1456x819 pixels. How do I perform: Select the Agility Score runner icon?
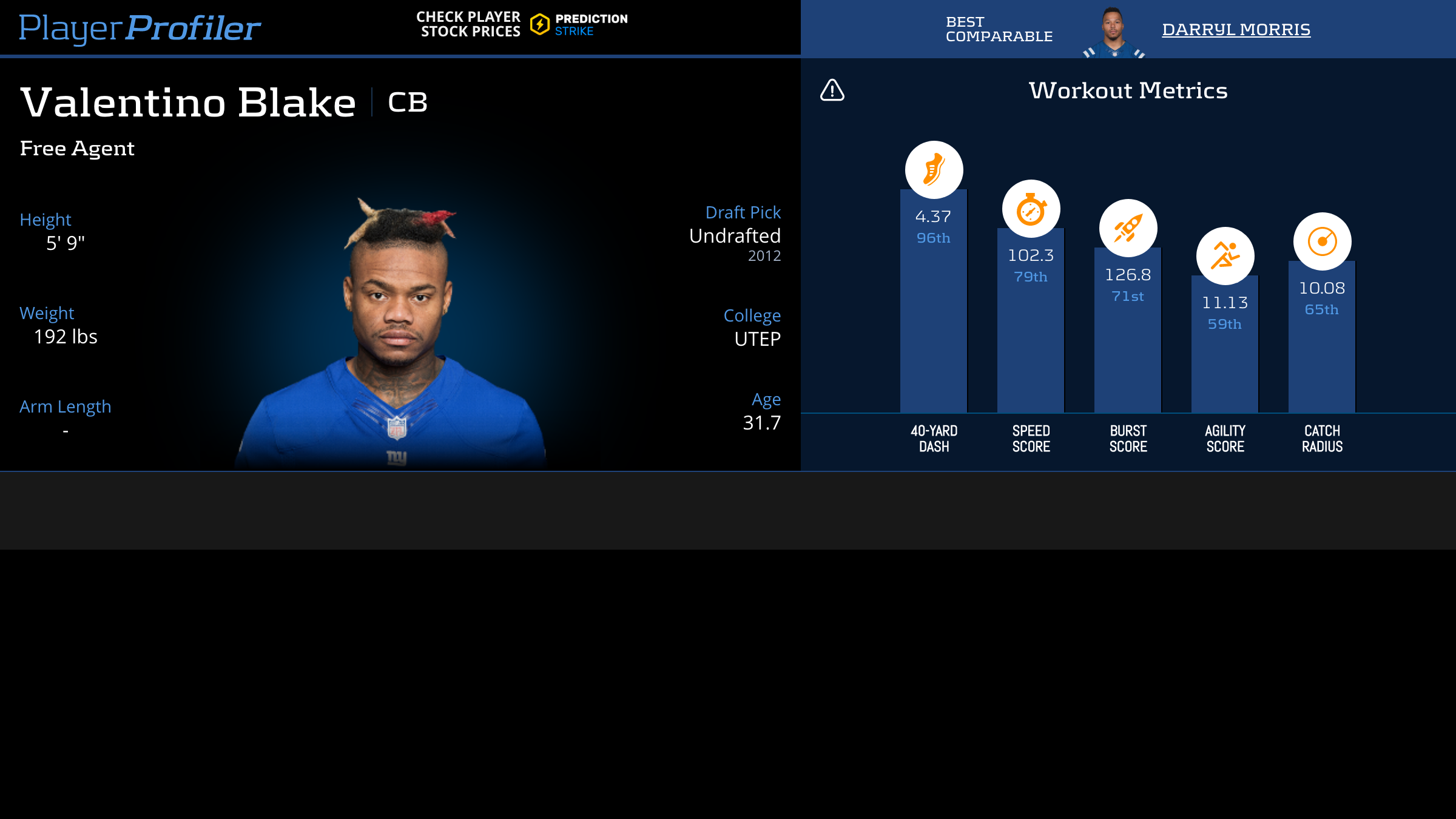point(1225,256)
